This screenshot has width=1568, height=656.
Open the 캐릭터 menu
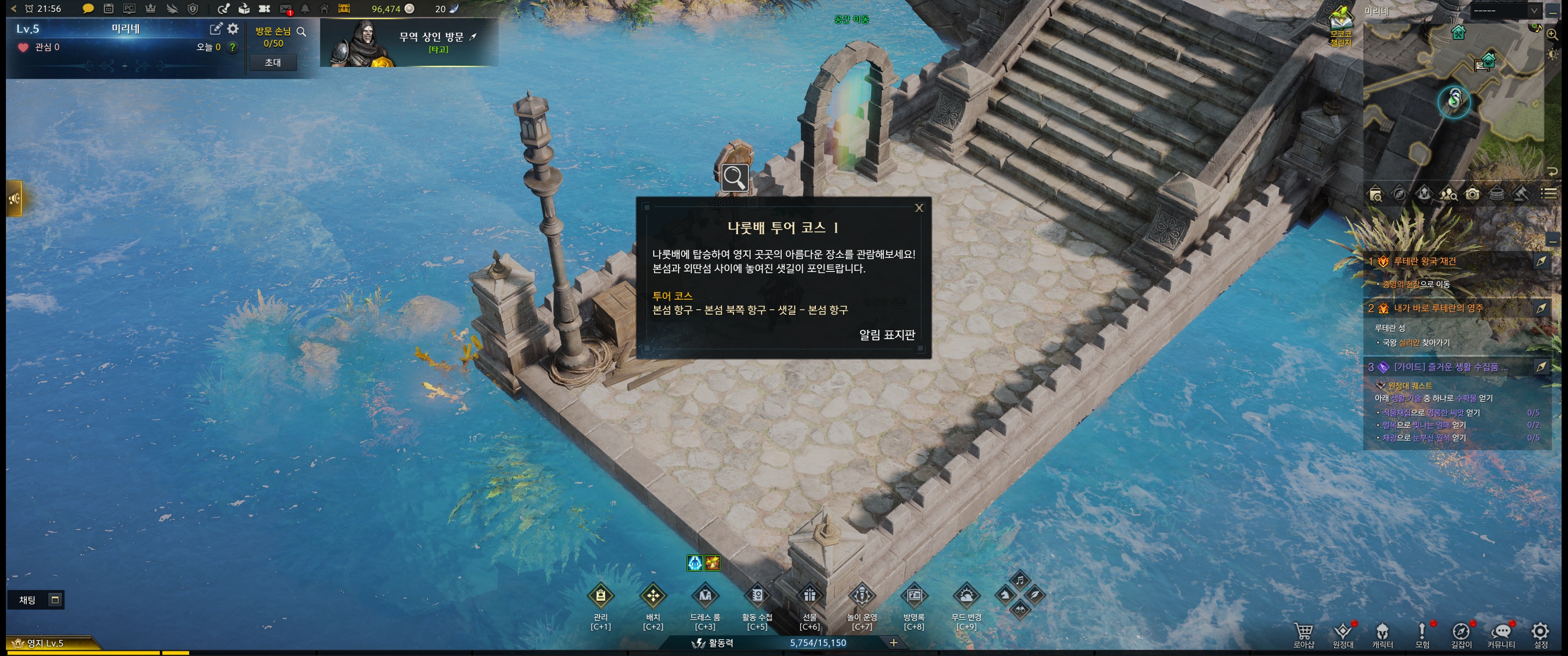pyautogui.click(x=1382, y=633)
